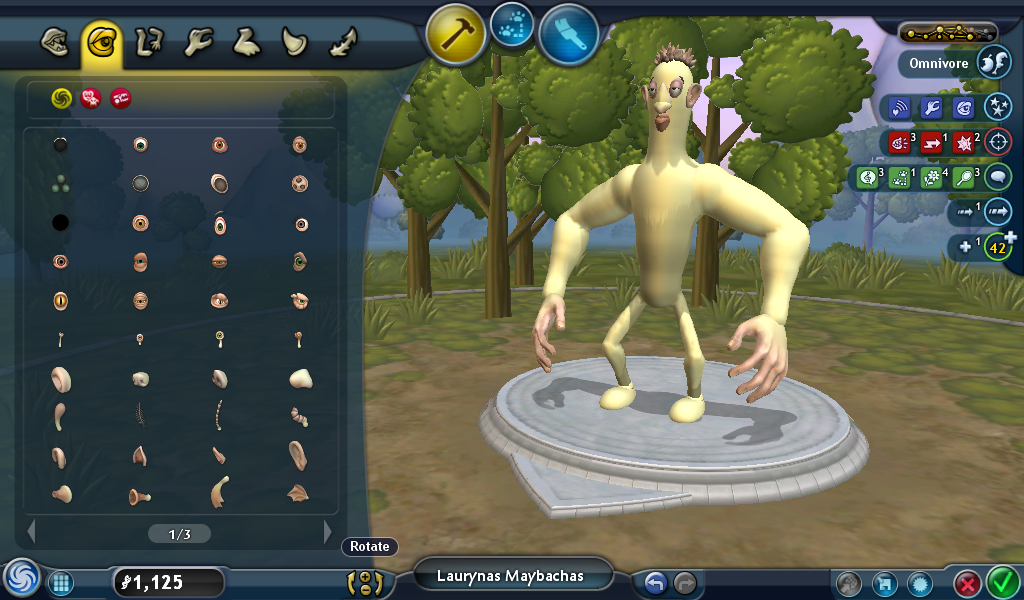
Task: Accept the creature with the green checkmark
Action: [x=1001, y=581]
